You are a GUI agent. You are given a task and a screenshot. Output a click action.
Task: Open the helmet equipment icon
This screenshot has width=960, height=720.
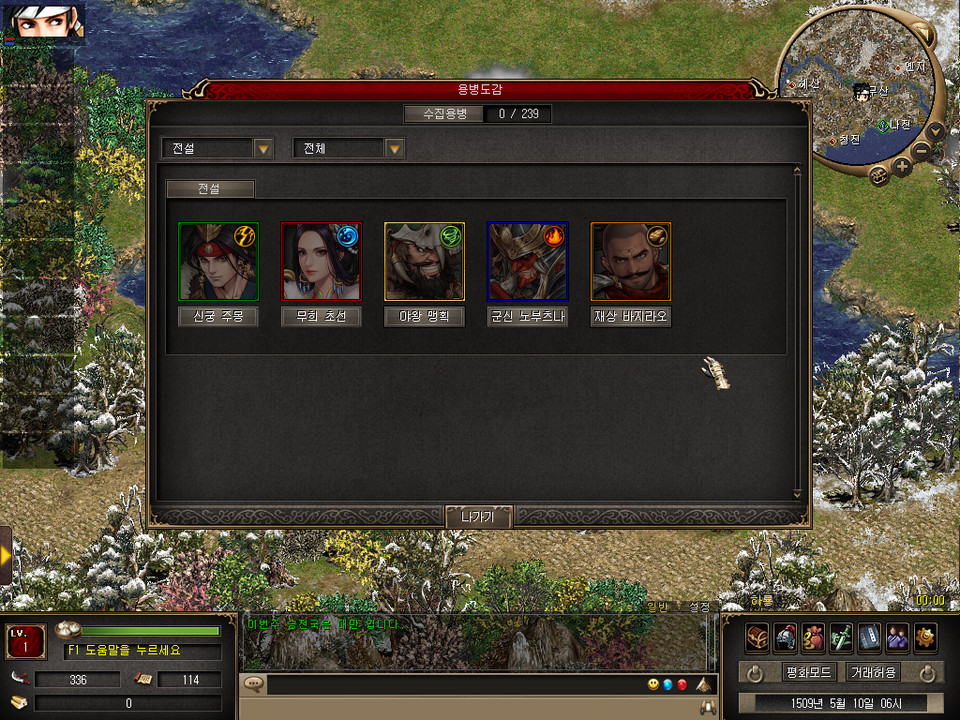click(x=785, y=636)
